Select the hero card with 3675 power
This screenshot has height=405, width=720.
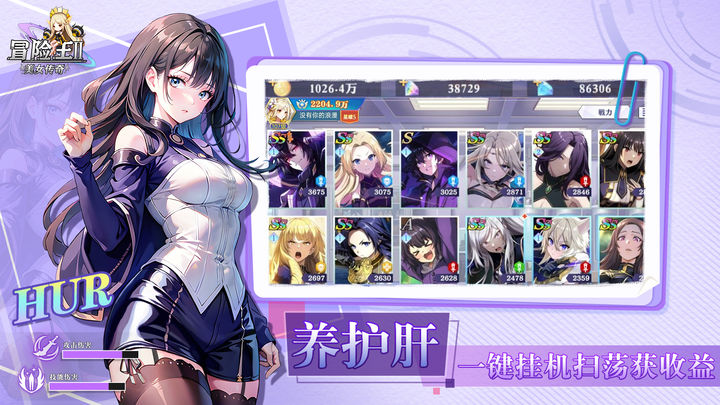pyautogui.click(x=297, y=164)
